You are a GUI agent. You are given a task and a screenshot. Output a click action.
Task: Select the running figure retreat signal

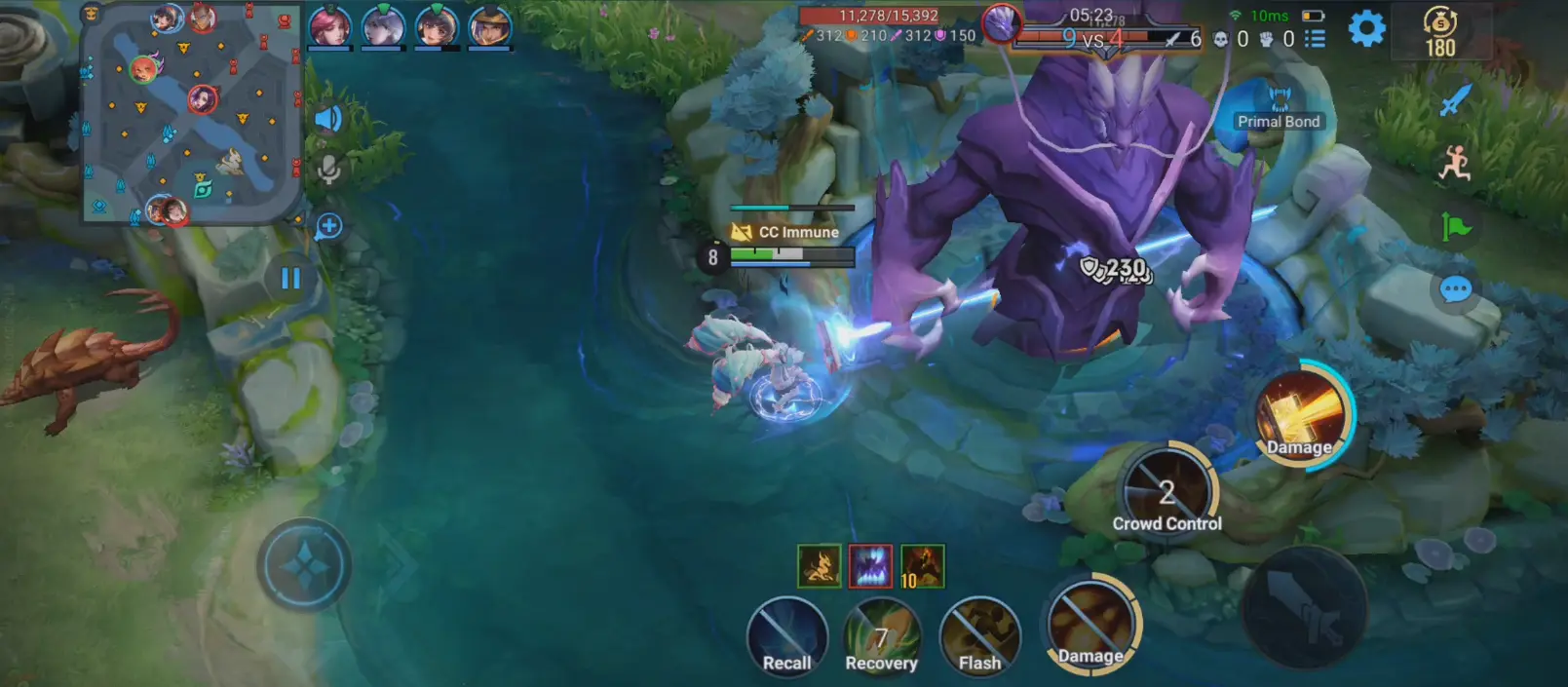(x=1454, y=164)
